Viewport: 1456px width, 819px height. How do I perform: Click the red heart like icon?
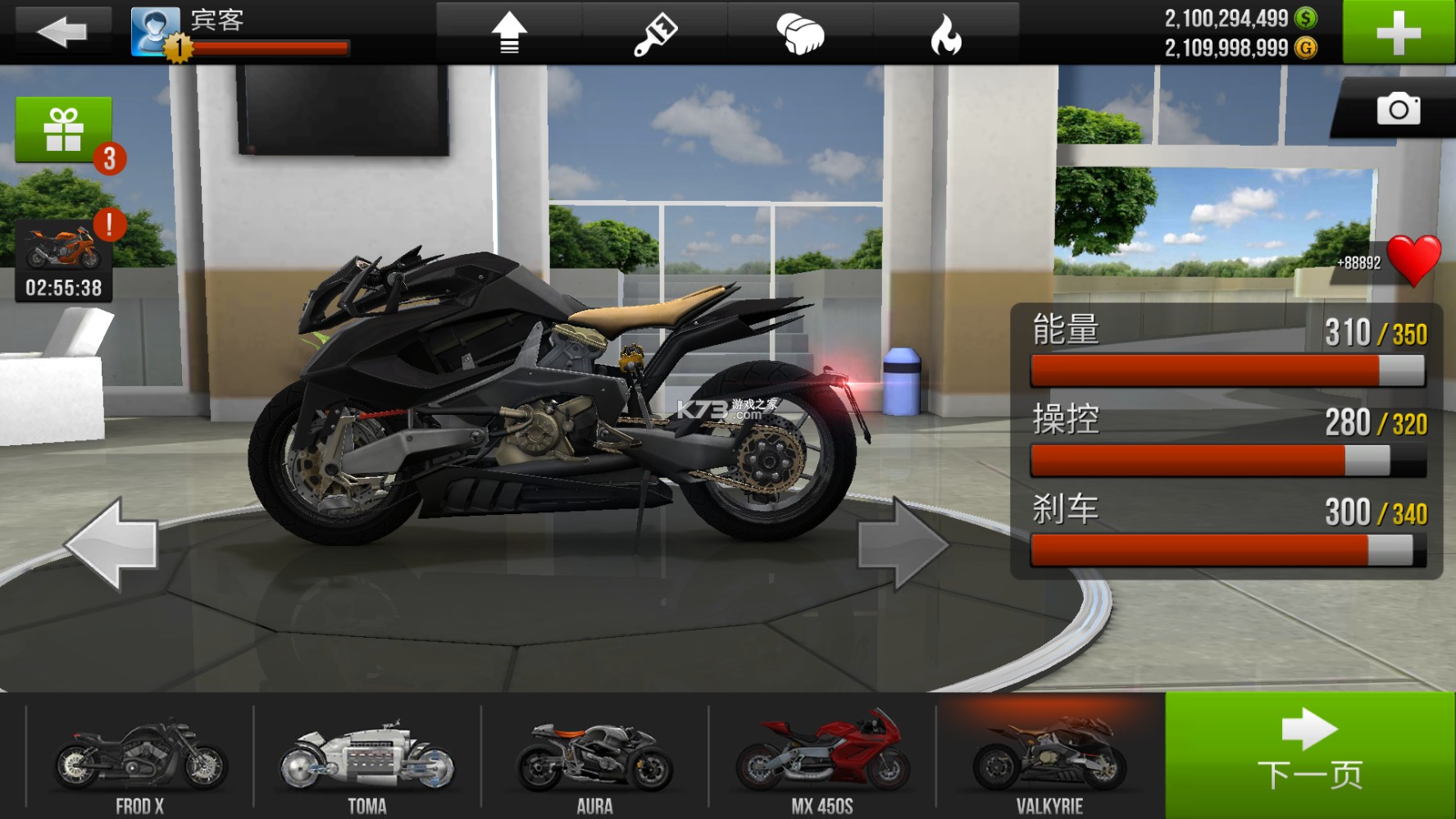click(x=1413, y=261)
